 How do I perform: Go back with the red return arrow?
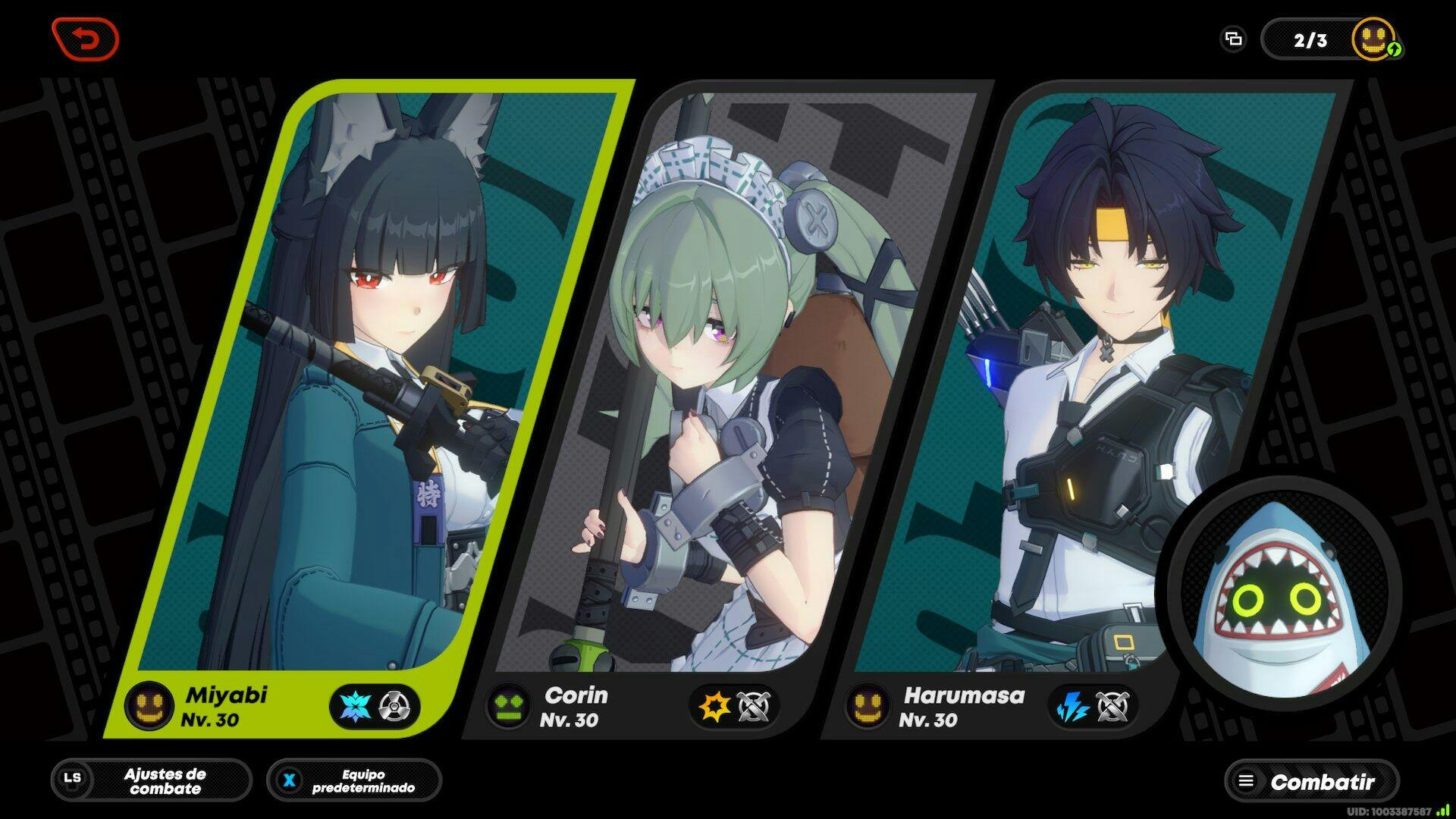[86, 39]
